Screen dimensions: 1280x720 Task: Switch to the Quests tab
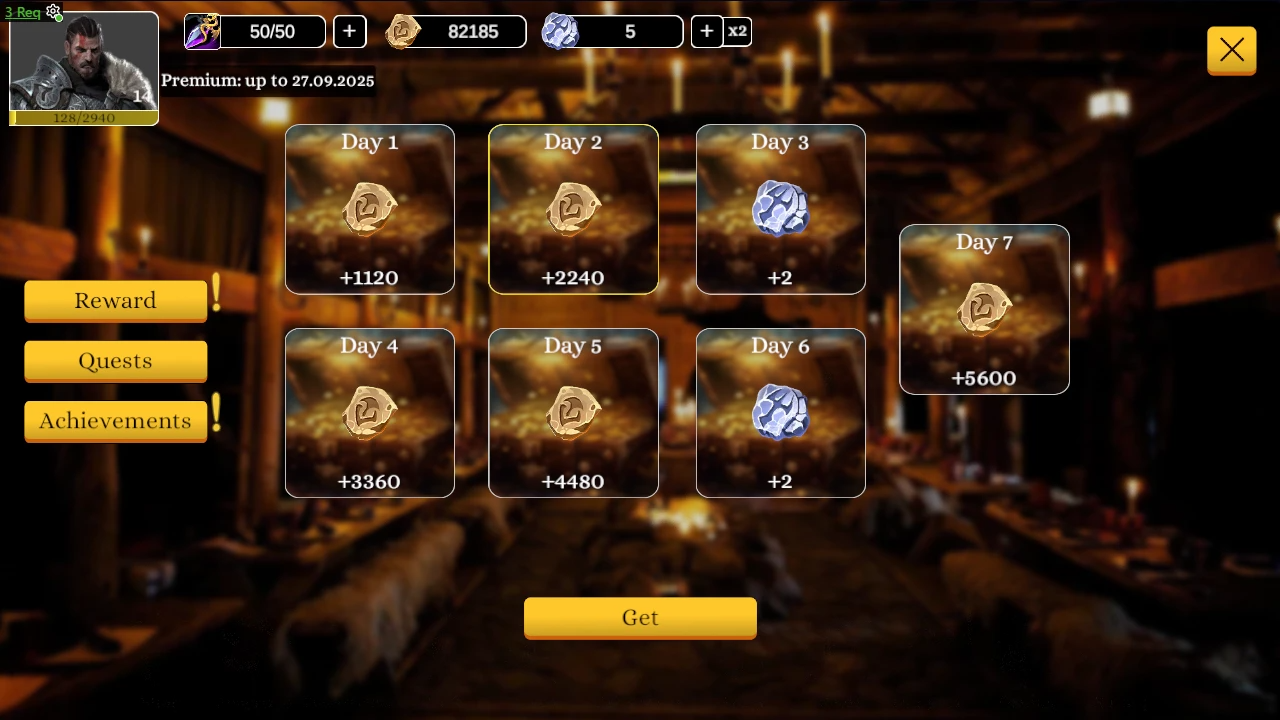tap(115, 361)
